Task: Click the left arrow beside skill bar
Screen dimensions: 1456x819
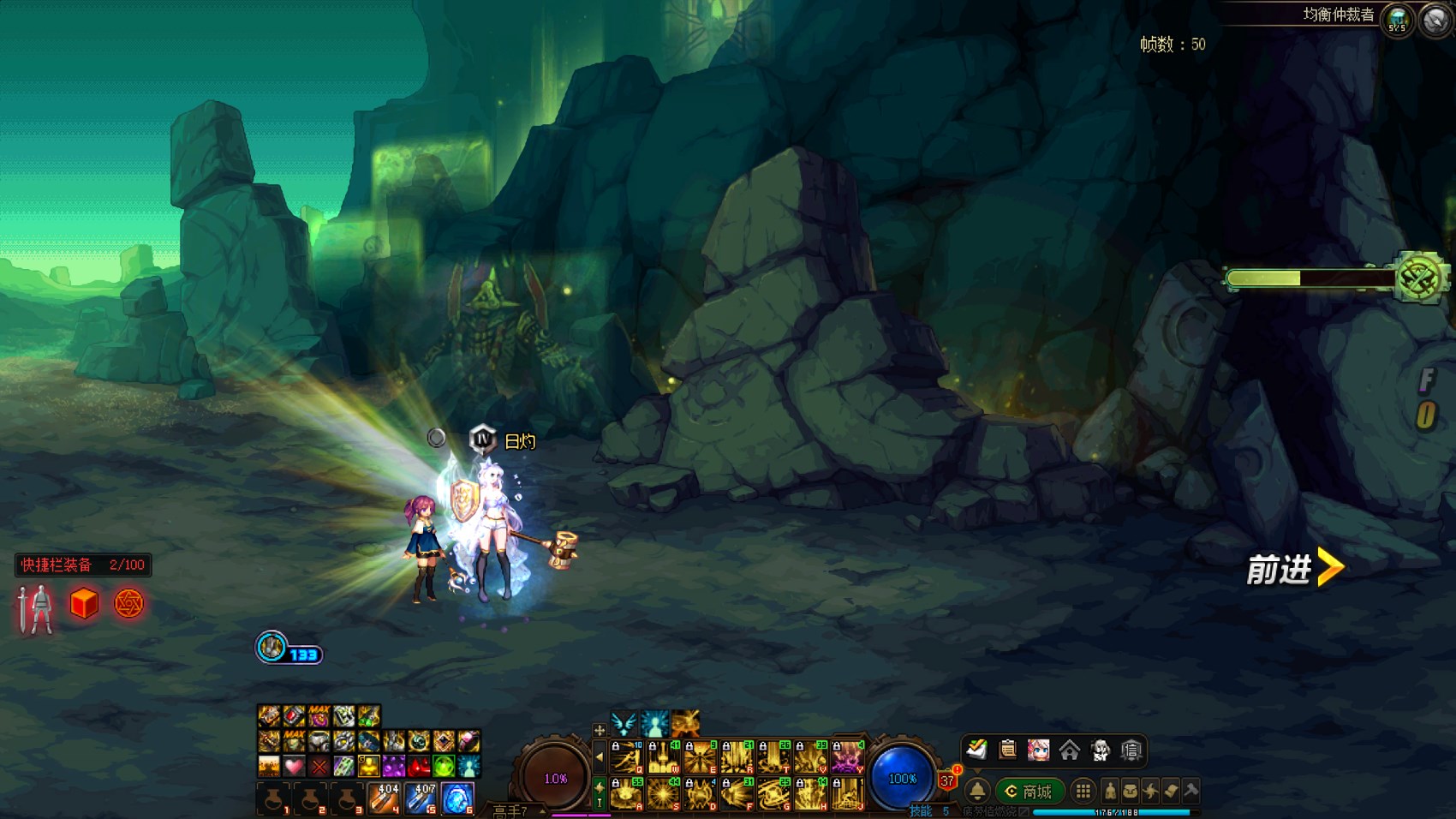Action: pyautogui.click(x=600, y=757)
